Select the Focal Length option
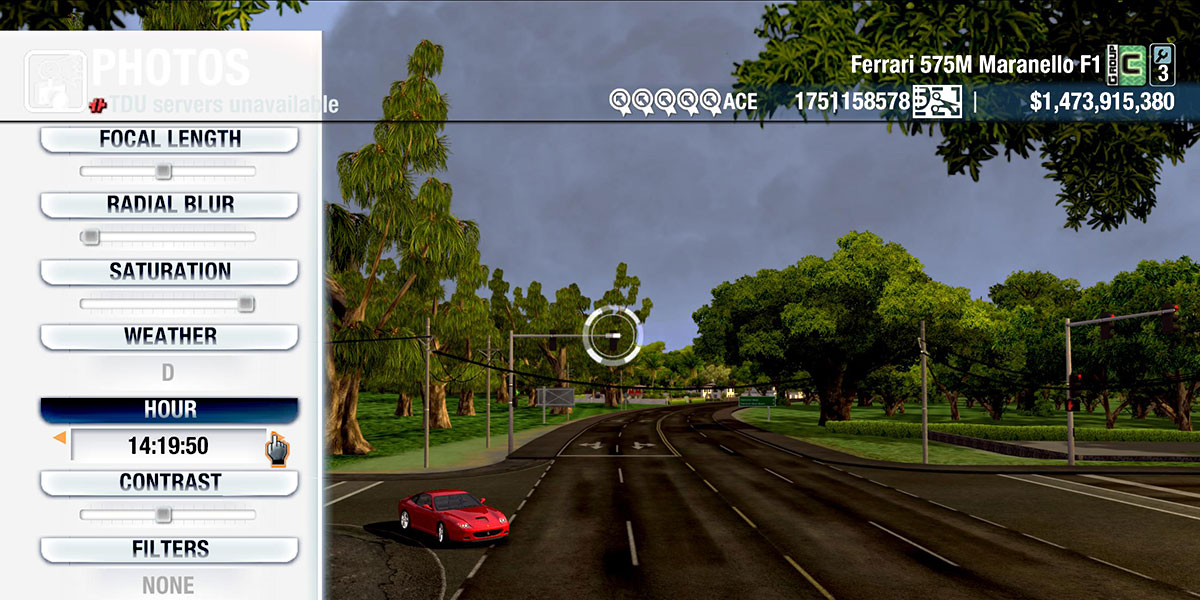1200x600 pixels. 169,140
